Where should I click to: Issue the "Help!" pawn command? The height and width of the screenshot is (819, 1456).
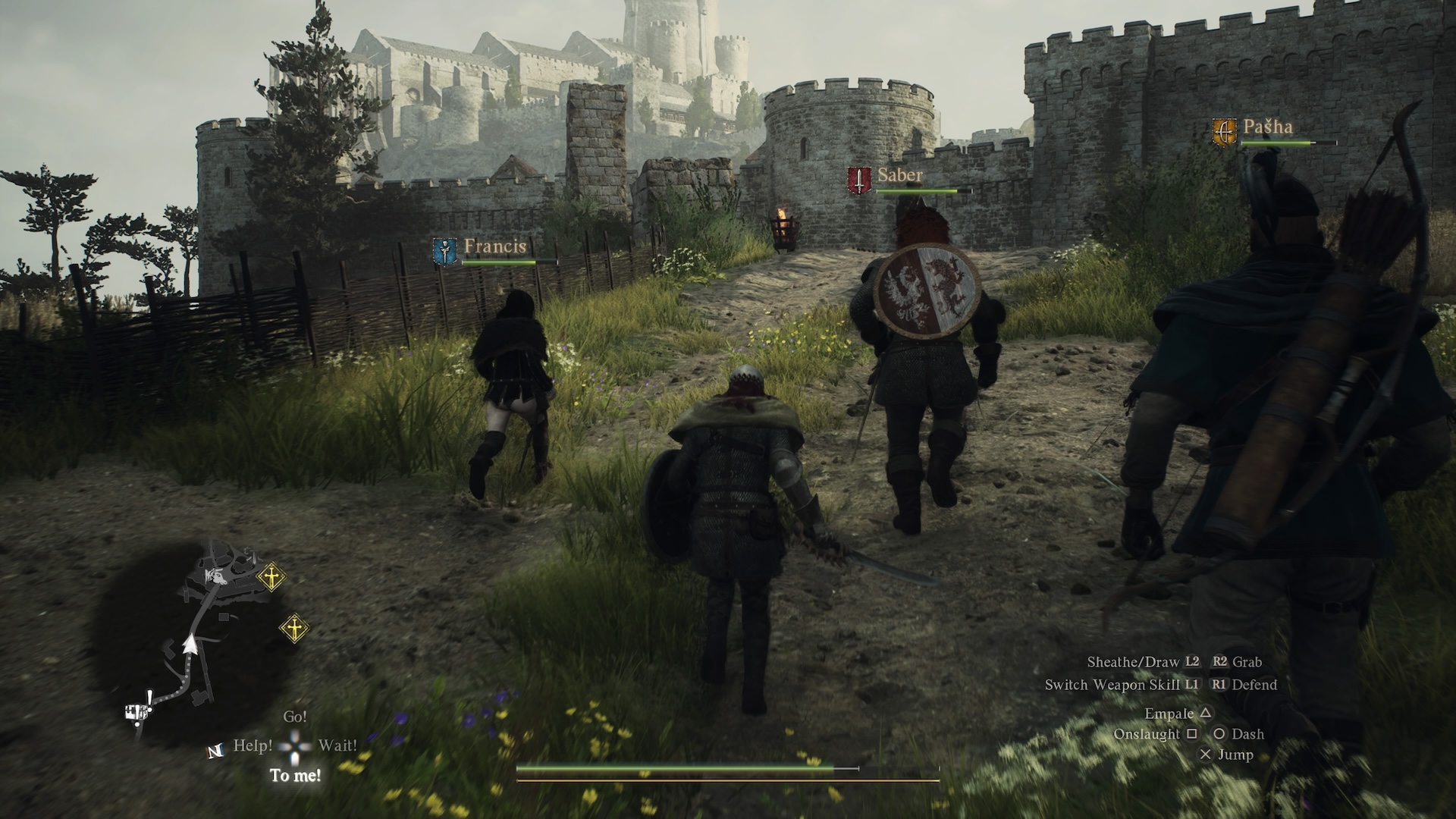pos(253,745)
